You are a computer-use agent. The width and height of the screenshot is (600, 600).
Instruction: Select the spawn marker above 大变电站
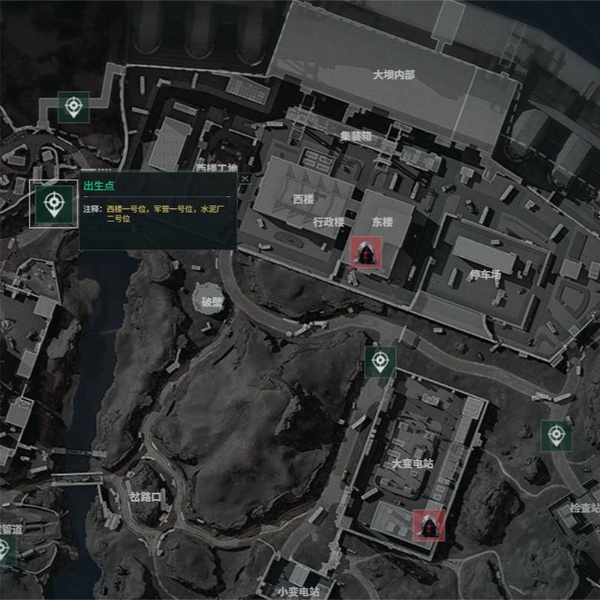point(380,362)
